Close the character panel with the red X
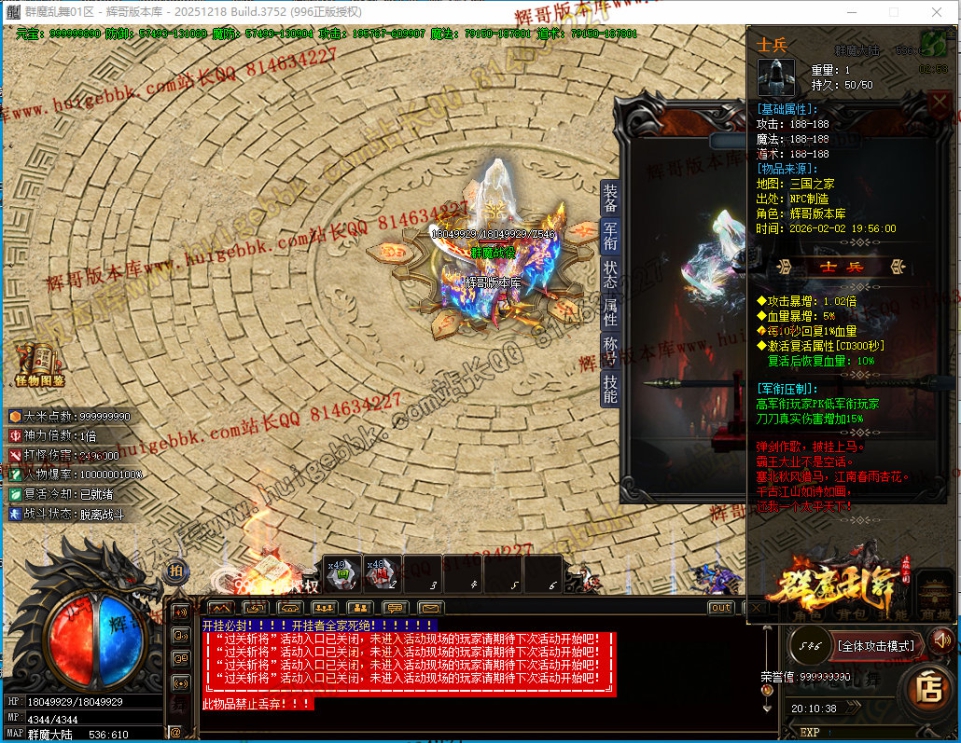The image size is (961, 743). click(x=939, y=103)
